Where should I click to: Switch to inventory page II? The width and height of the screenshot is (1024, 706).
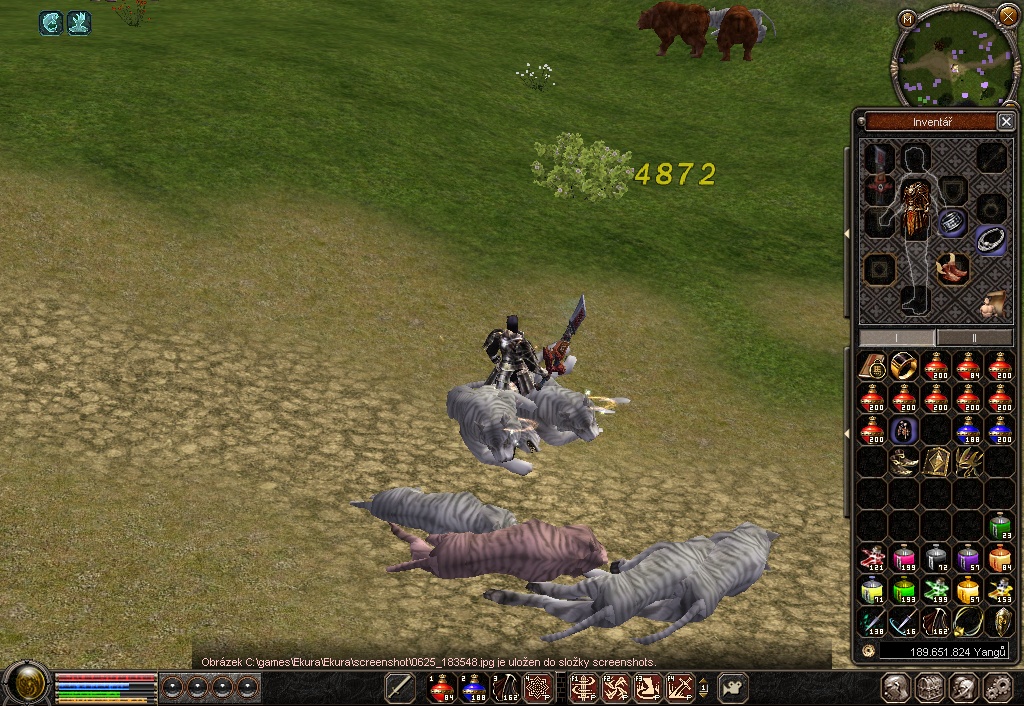[x=973, y=338]
